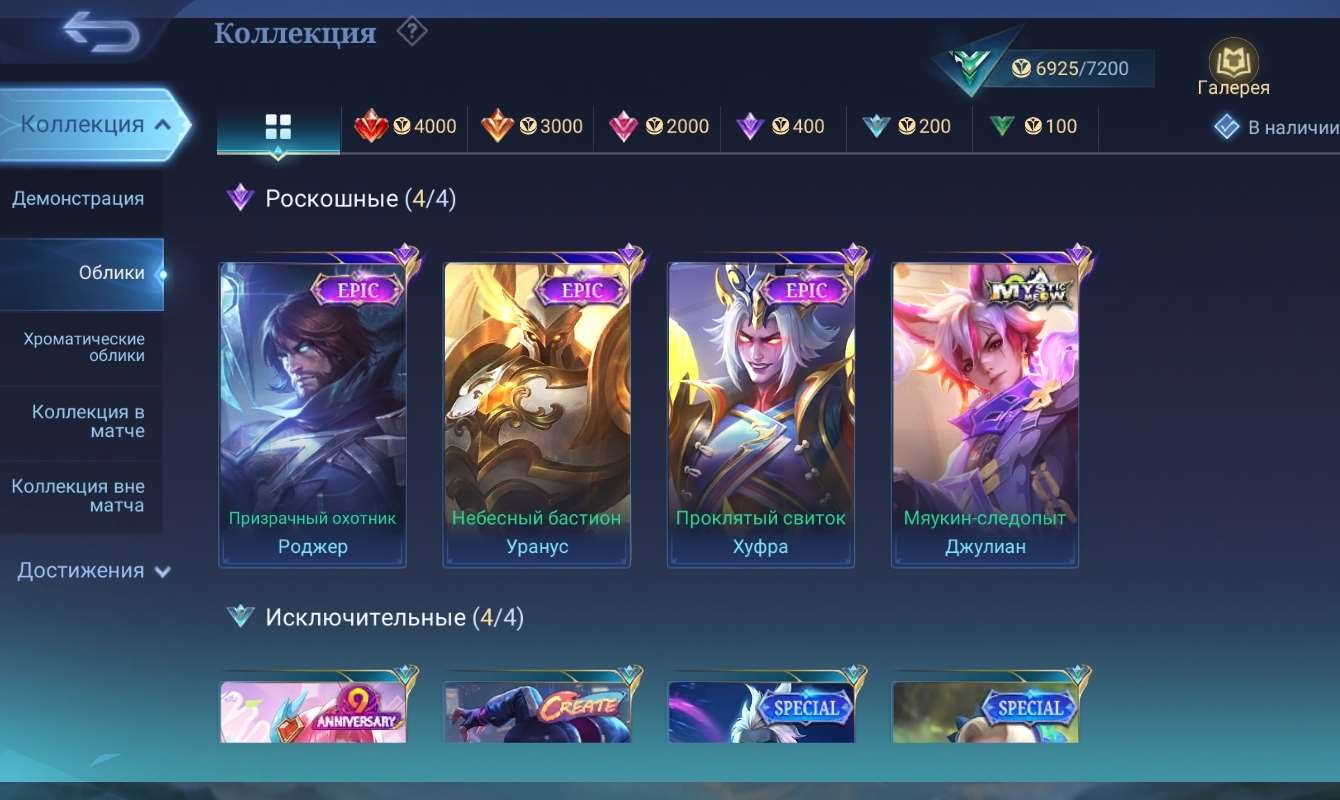Open Коллекция в матче
Screen dimensions: 1340x800
(x=82, y=421)
